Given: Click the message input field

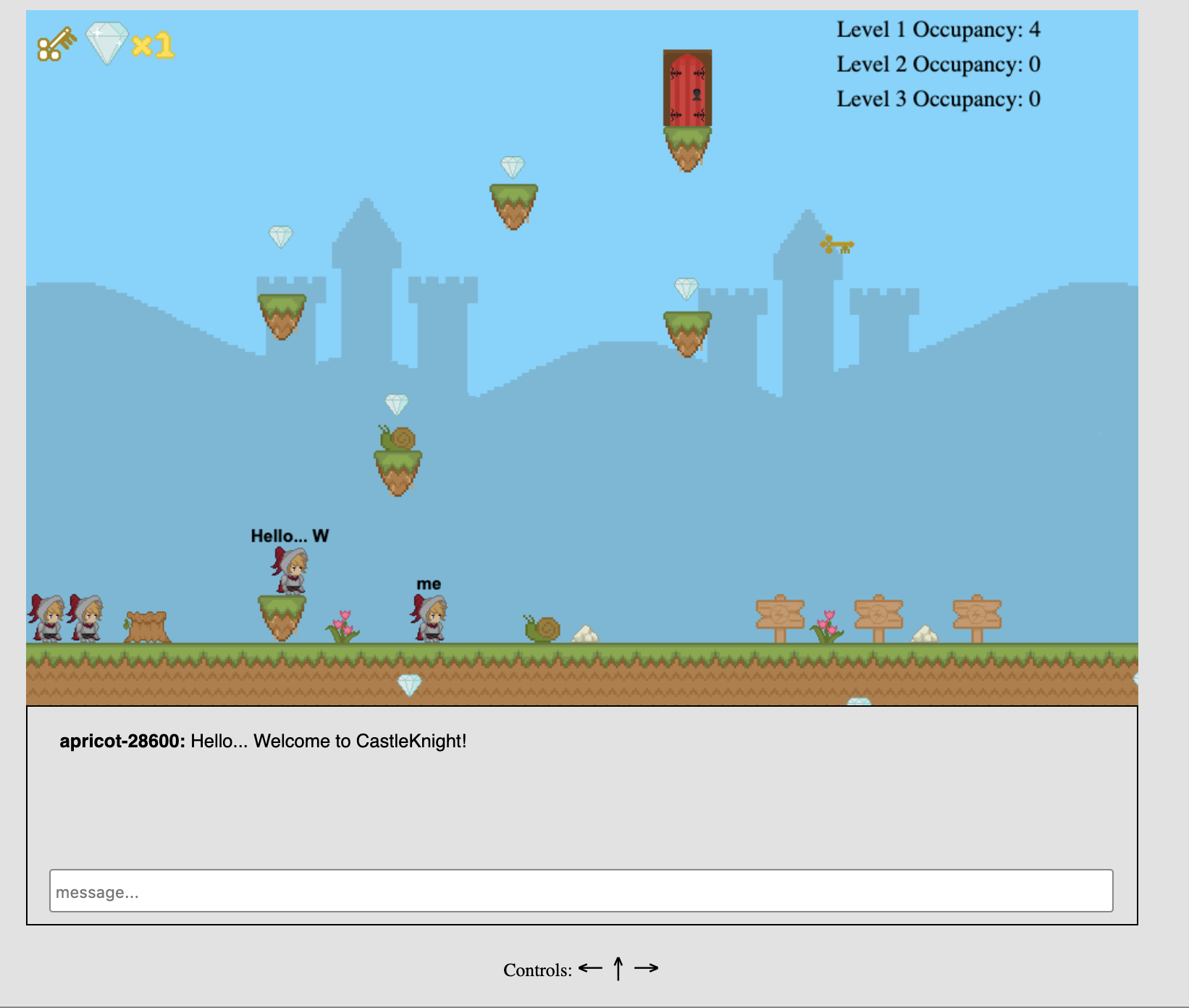Looking at the screenshot, I should 579,891.
